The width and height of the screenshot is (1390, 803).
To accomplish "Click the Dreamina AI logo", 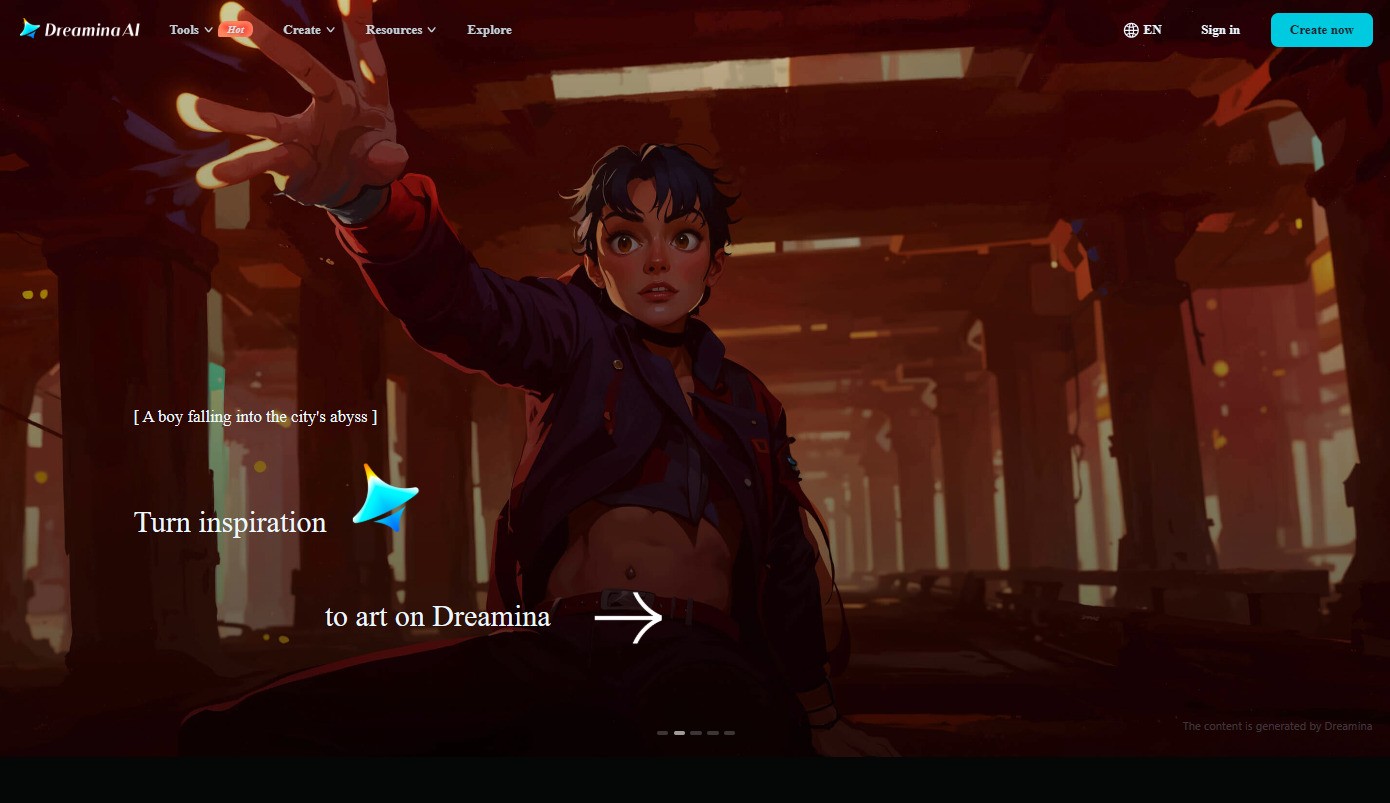I will 79,29.
